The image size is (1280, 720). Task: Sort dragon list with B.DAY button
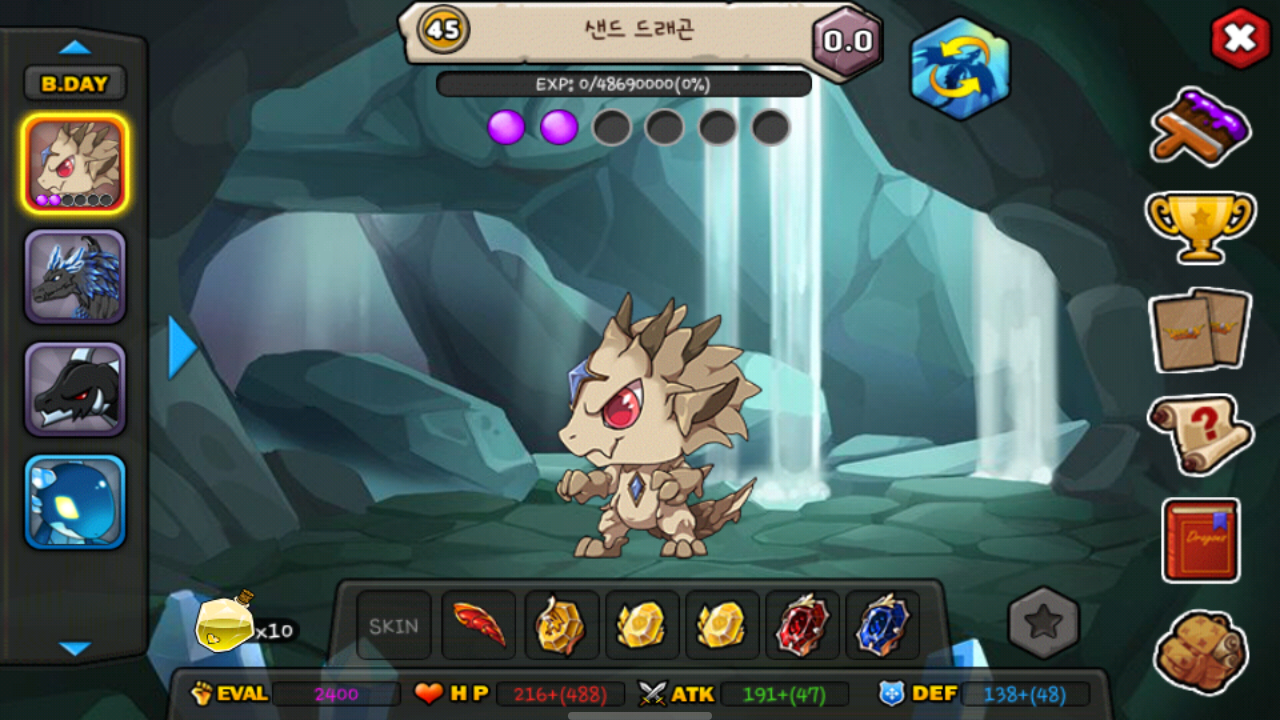(75, 84)
